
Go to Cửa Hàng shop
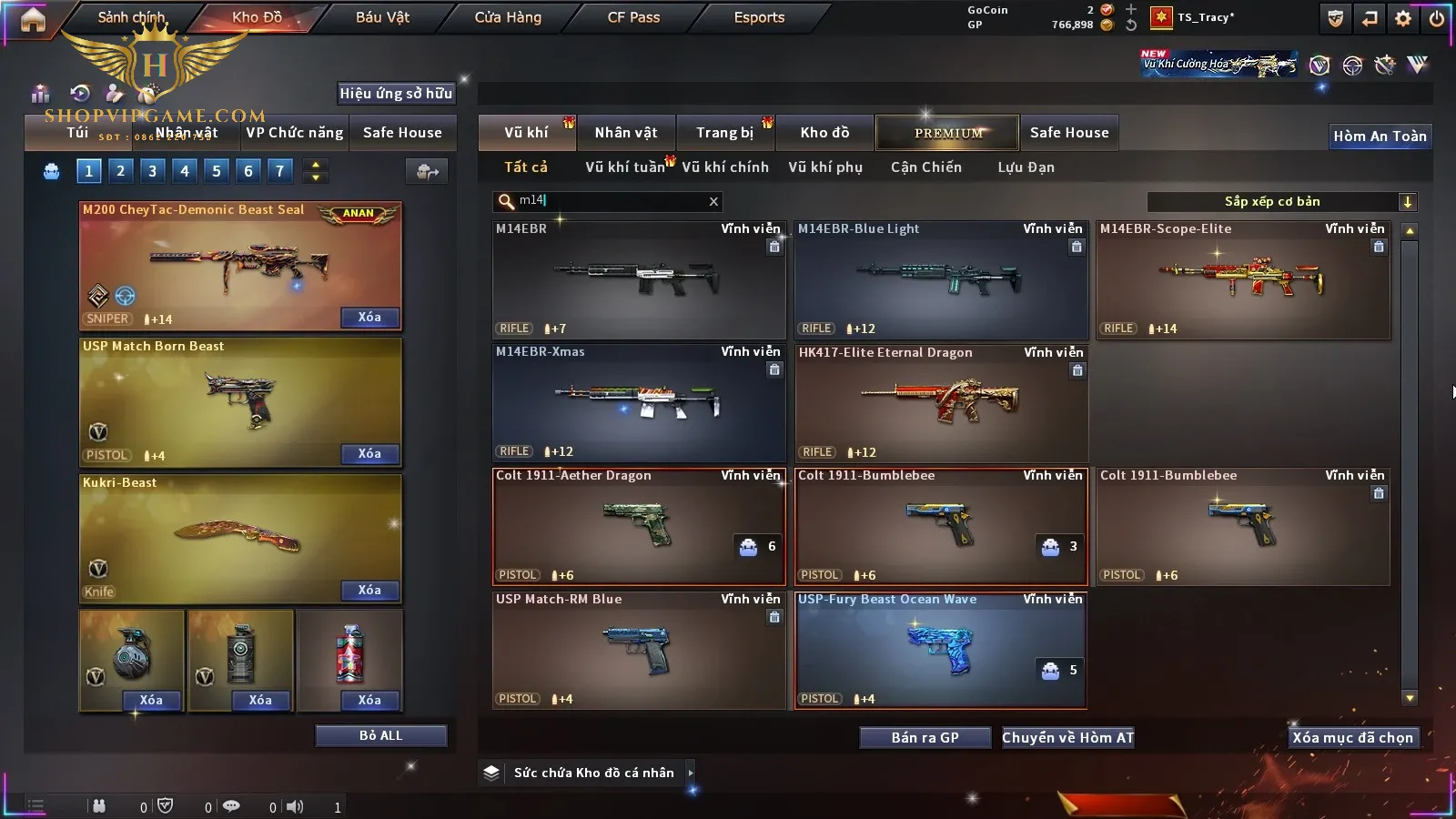tap(508, 17)
